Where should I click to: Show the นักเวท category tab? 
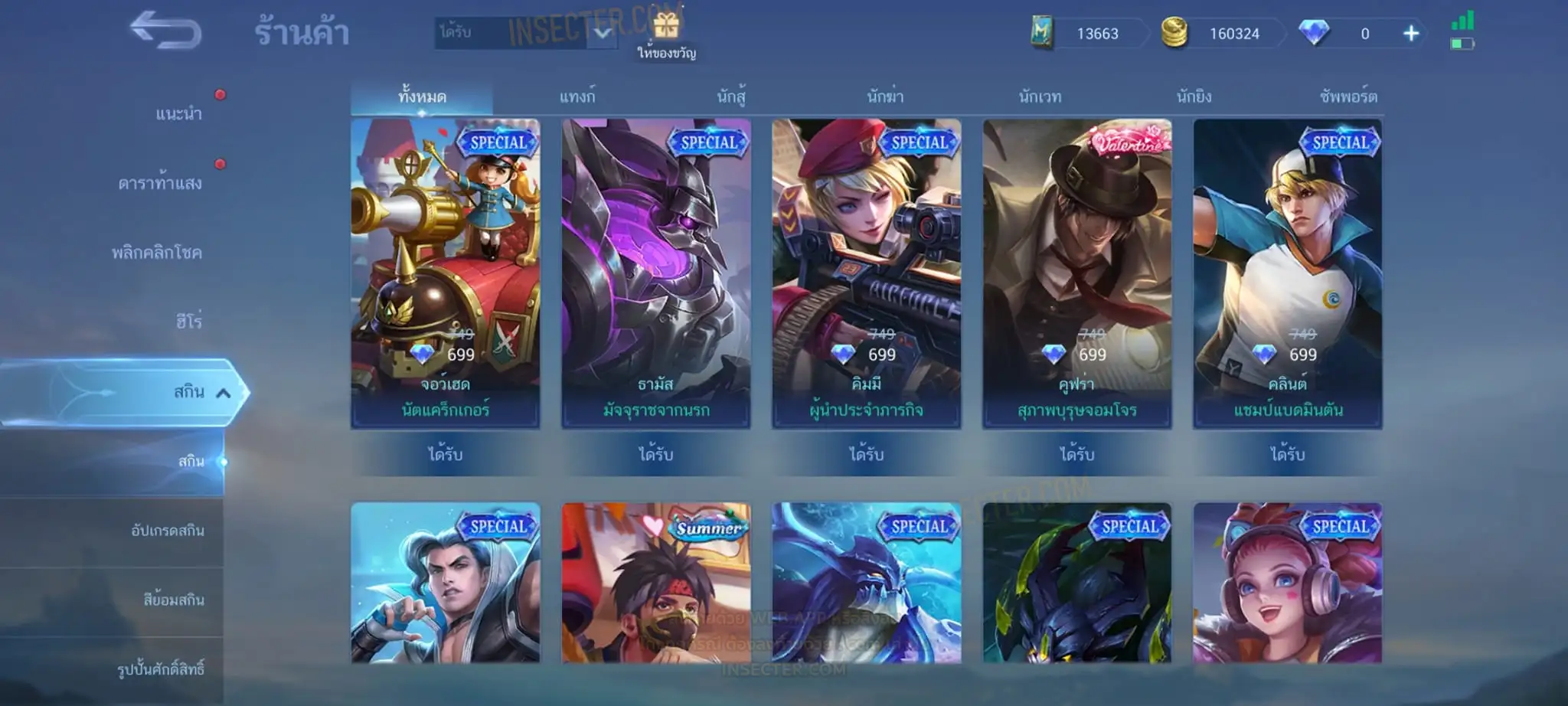1040,97
